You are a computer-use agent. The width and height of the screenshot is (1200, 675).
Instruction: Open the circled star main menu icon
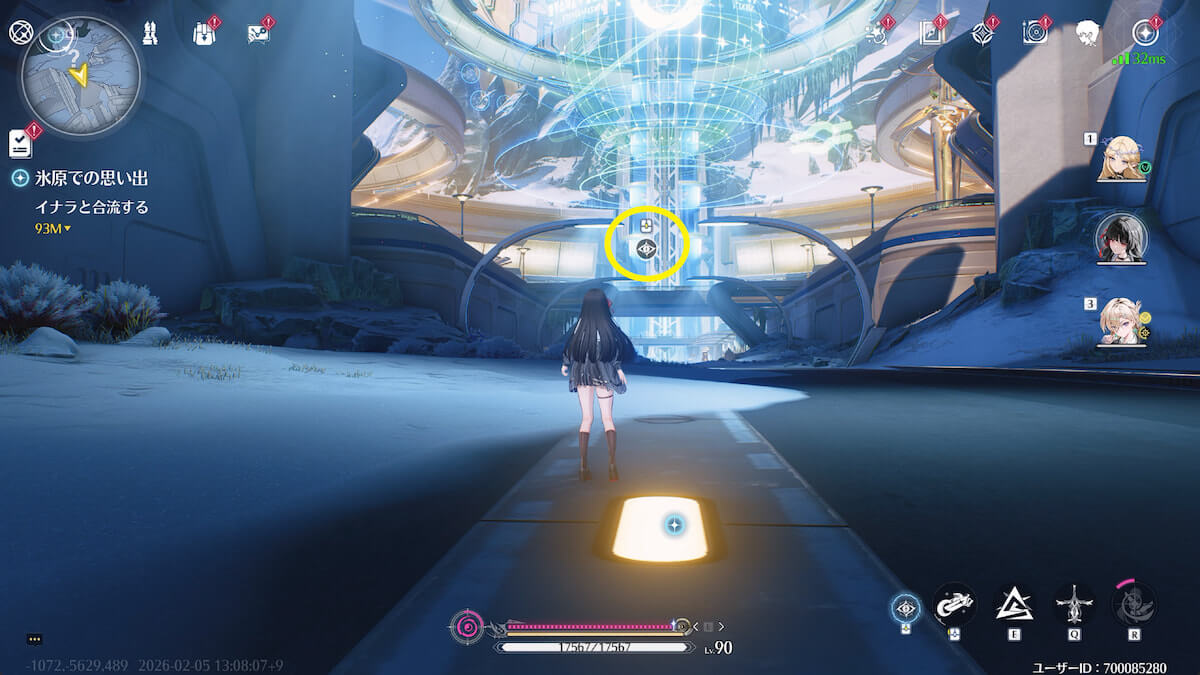click(1145, 33)
